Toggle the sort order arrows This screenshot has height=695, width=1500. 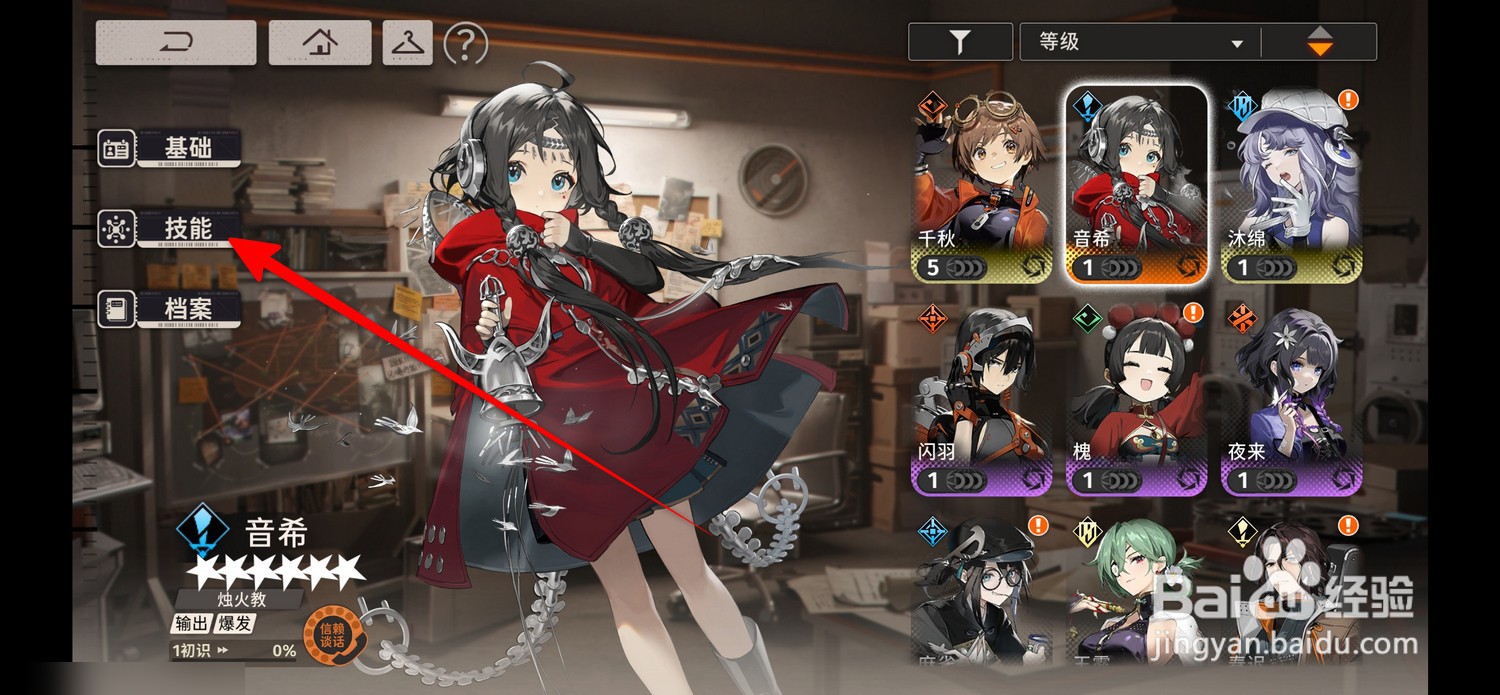click(x=1320, y=42)
